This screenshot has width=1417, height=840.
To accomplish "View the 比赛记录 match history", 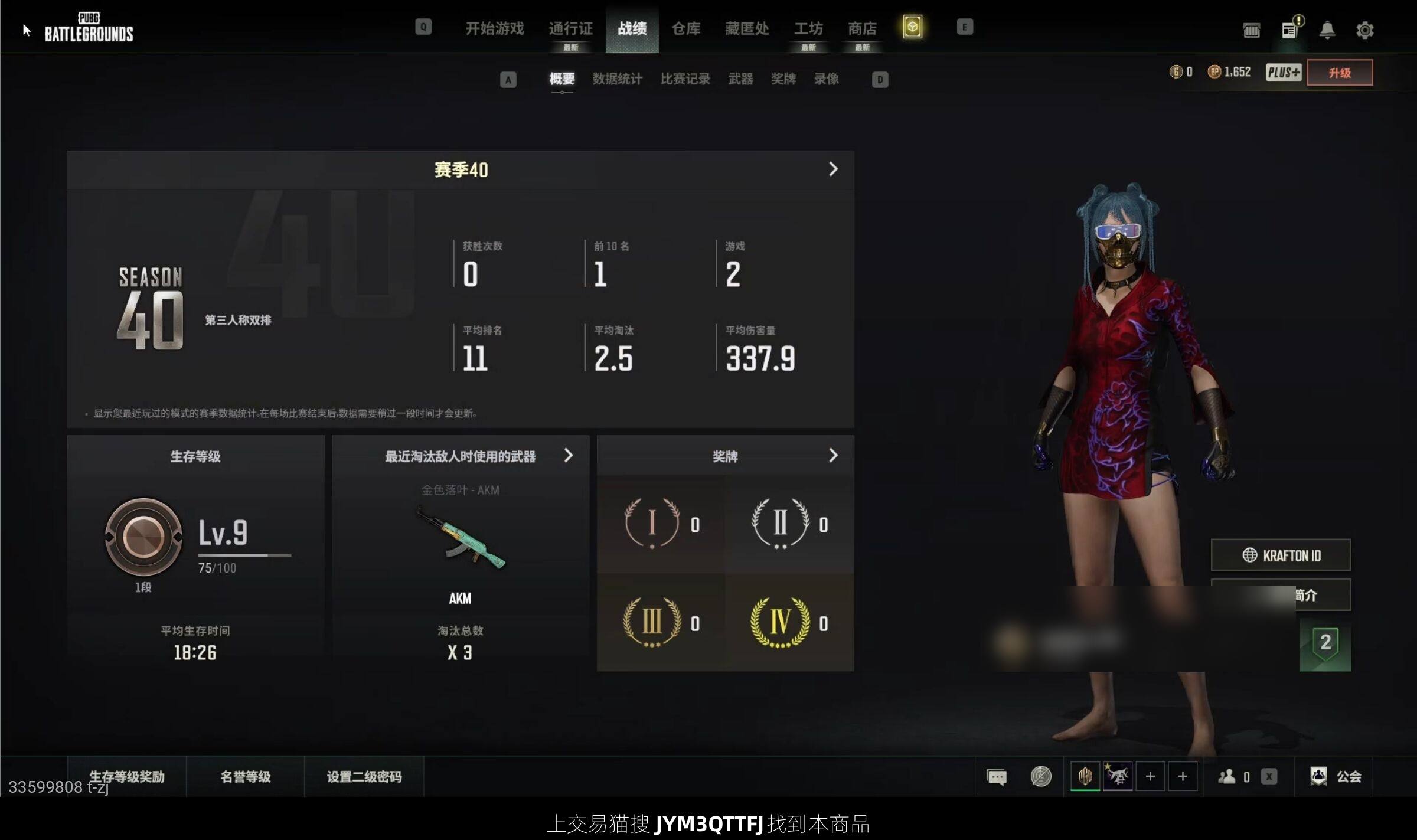I will point(685,79).
